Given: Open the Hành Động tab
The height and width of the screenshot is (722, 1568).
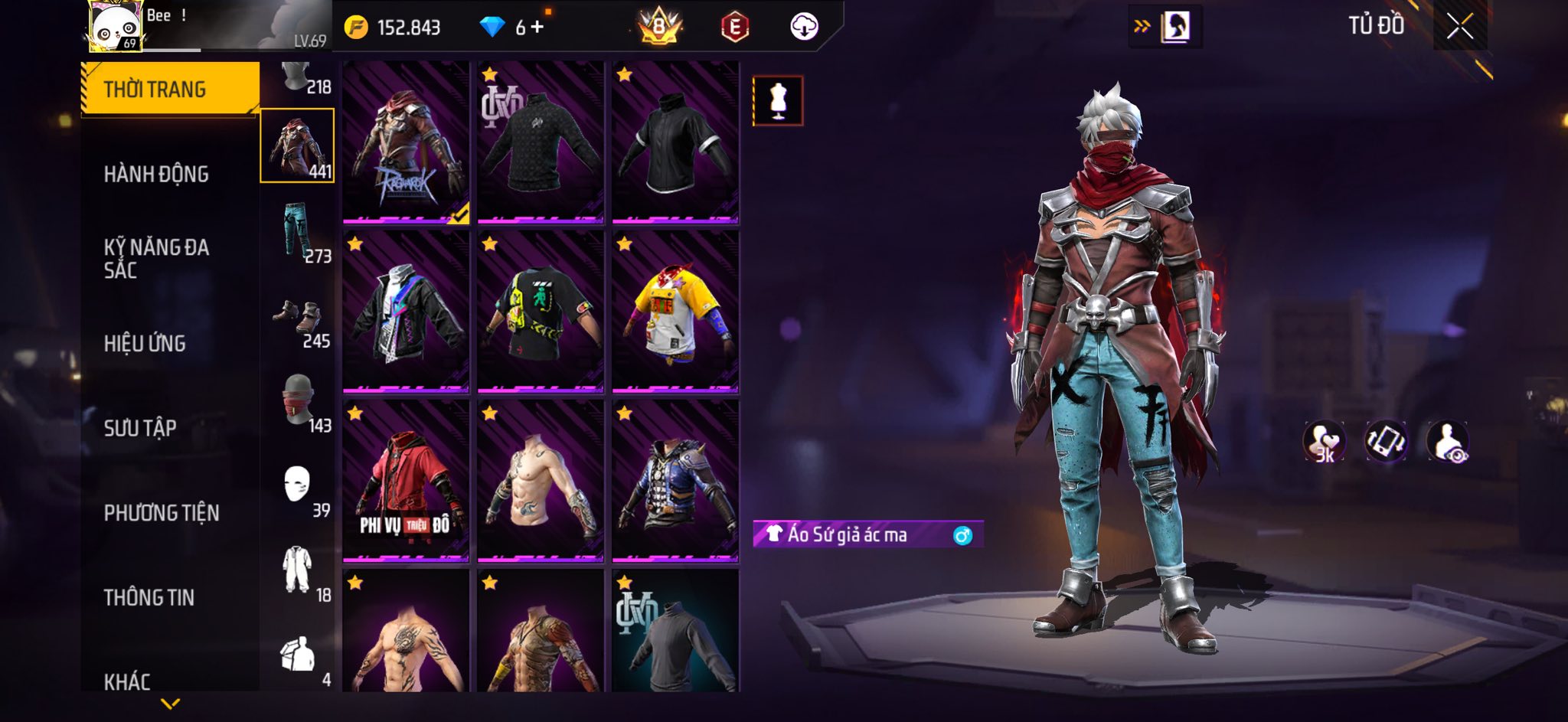Looking at the screenshot, I should coord(156,175).
